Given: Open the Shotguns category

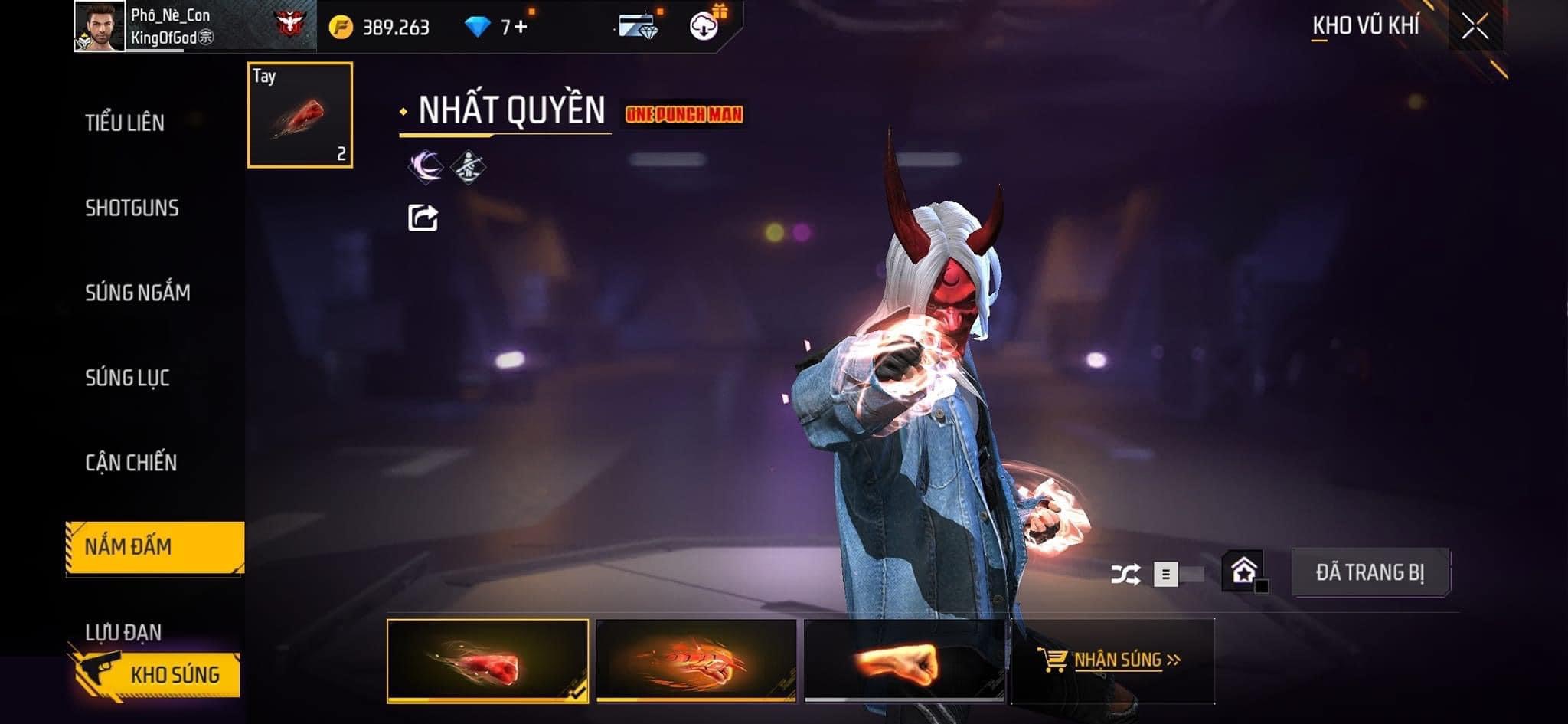Looking at the screenshot, I should [132, 208].
